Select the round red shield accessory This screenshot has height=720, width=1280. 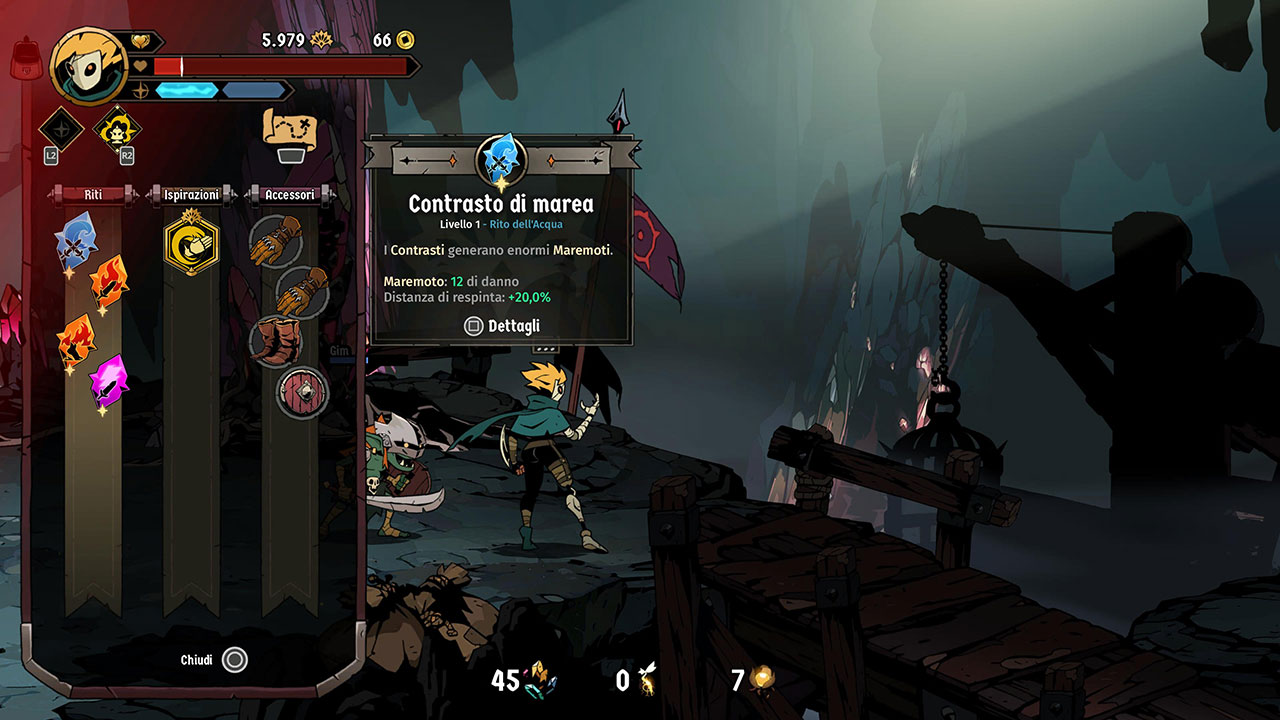click(x=301, y=390)
